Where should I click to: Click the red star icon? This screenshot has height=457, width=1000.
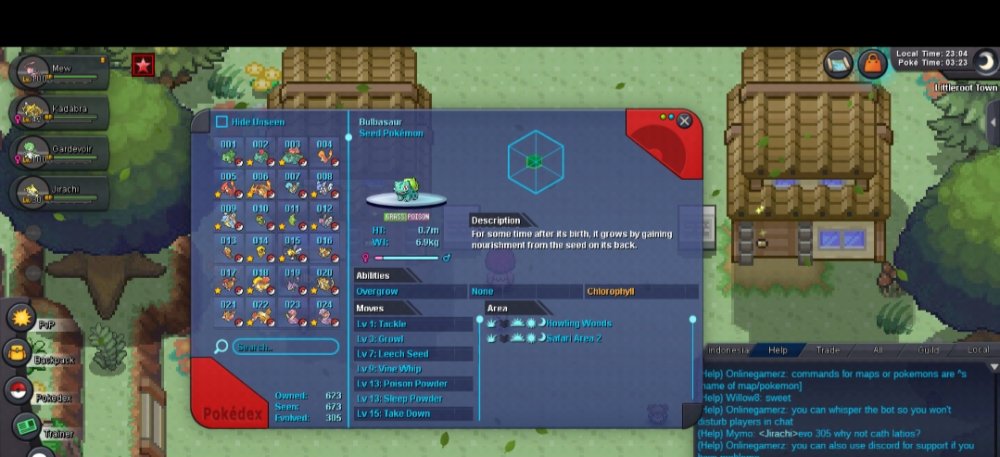coord(143,66)
